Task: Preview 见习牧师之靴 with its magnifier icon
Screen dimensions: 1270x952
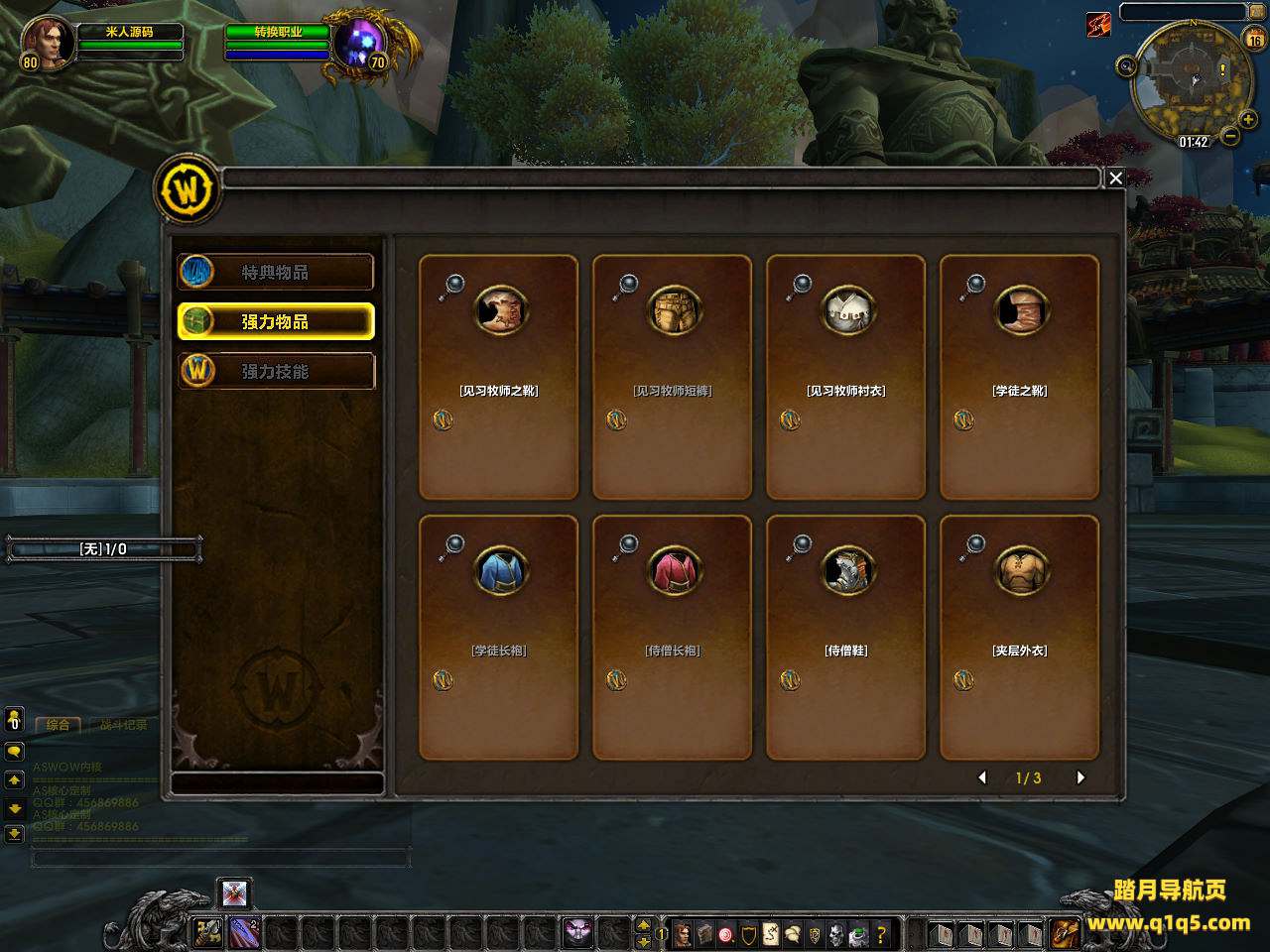Action: point(452,287)
